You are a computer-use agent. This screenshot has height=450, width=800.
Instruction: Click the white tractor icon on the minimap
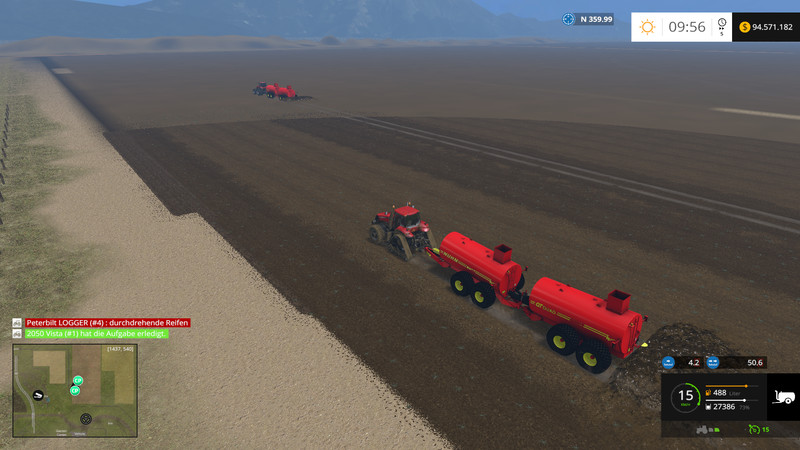click(38, 396)
